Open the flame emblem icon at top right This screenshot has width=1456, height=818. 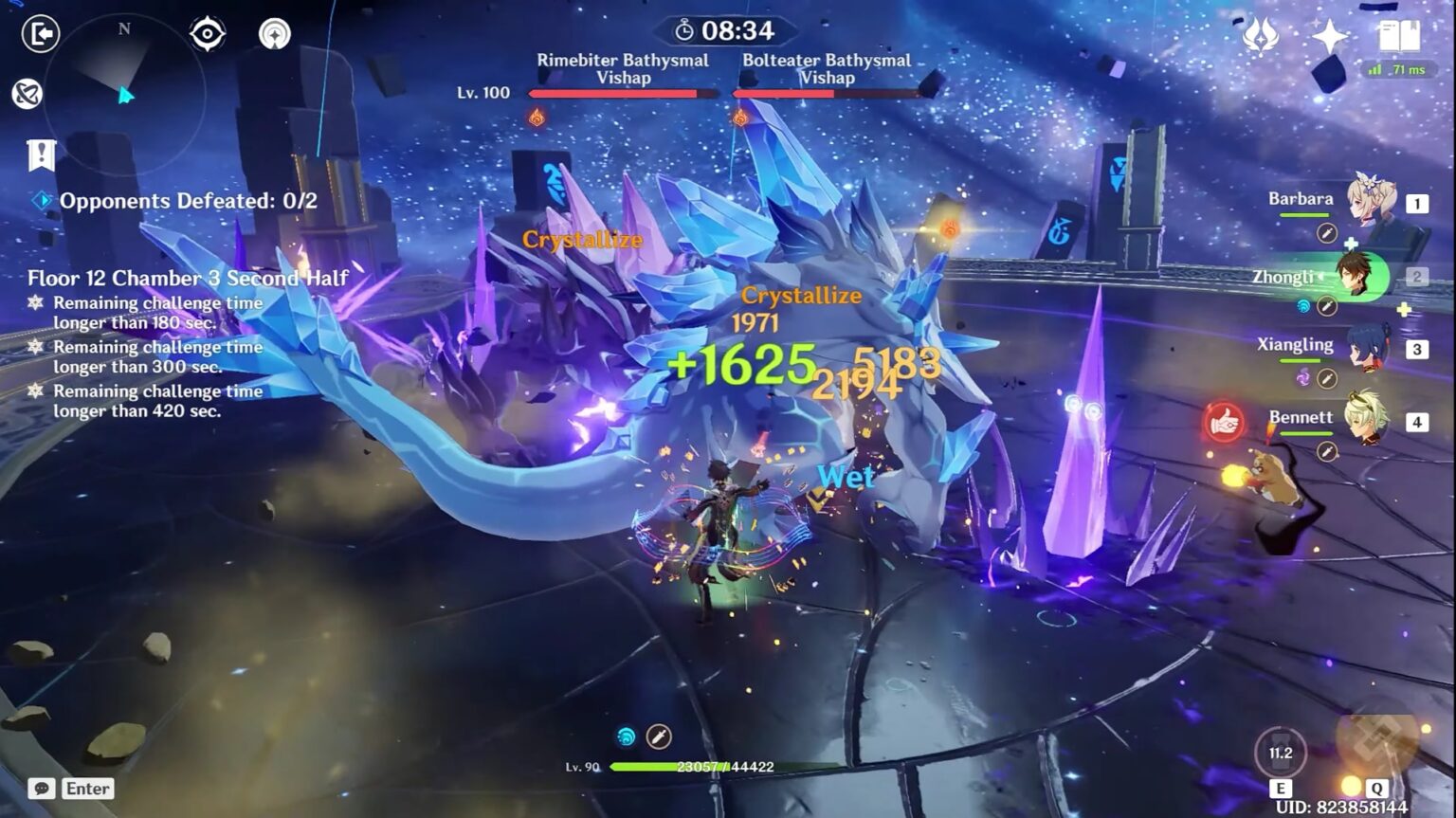coord(1261,36)
